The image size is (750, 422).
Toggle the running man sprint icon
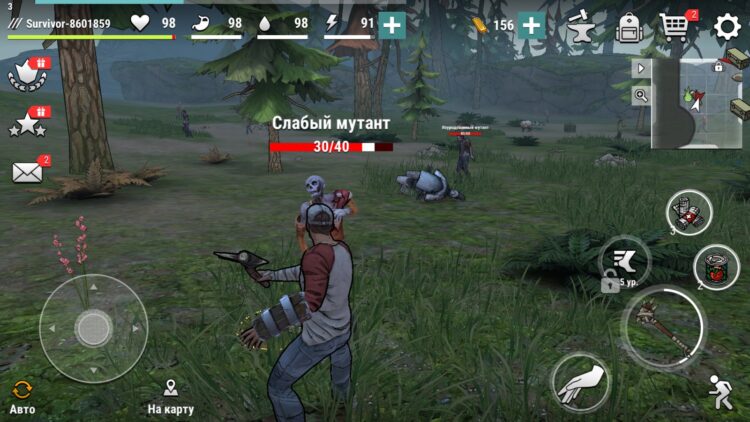720,391
